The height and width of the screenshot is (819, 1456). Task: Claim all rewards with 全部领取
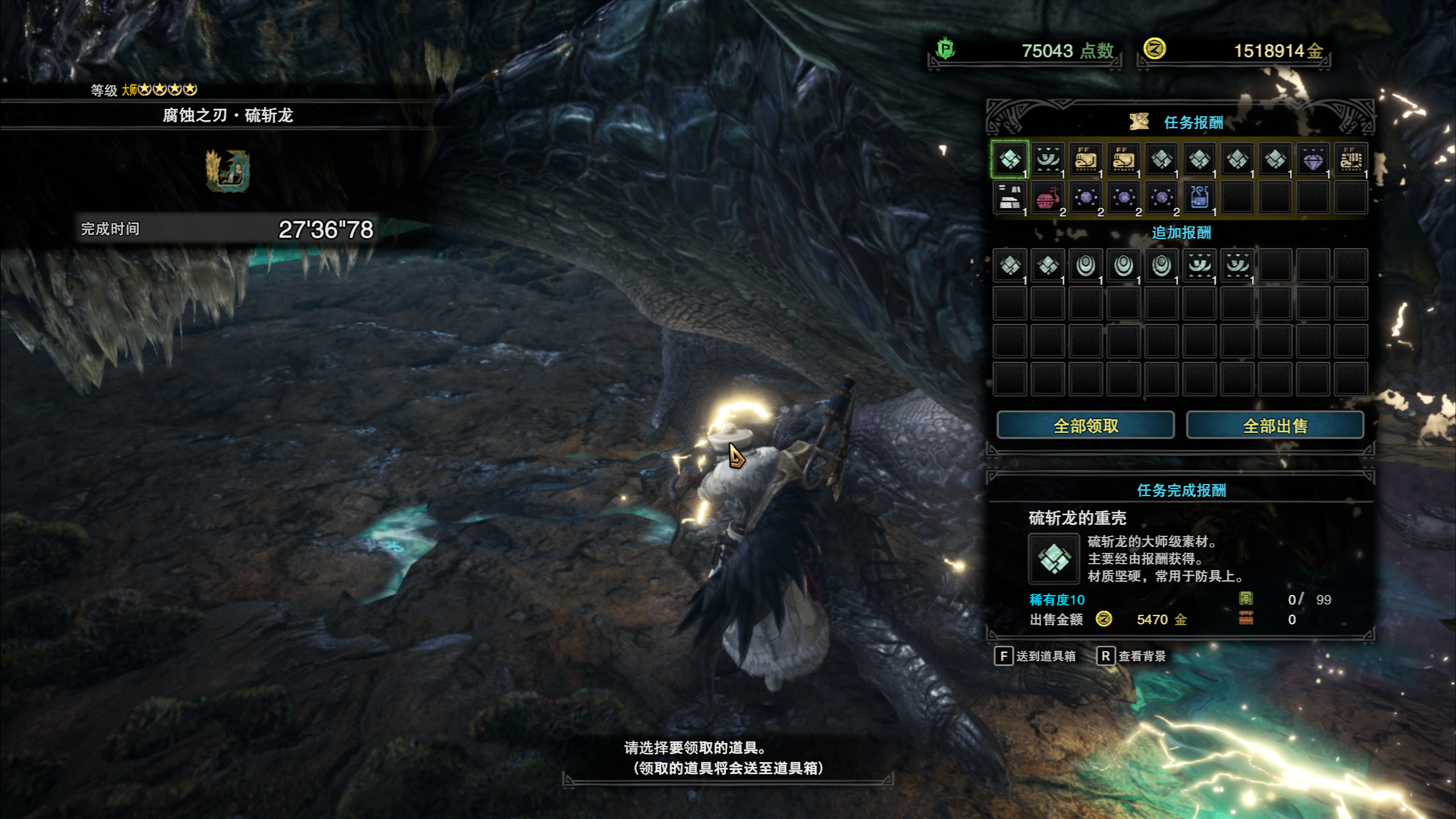tap(1085, 425)
